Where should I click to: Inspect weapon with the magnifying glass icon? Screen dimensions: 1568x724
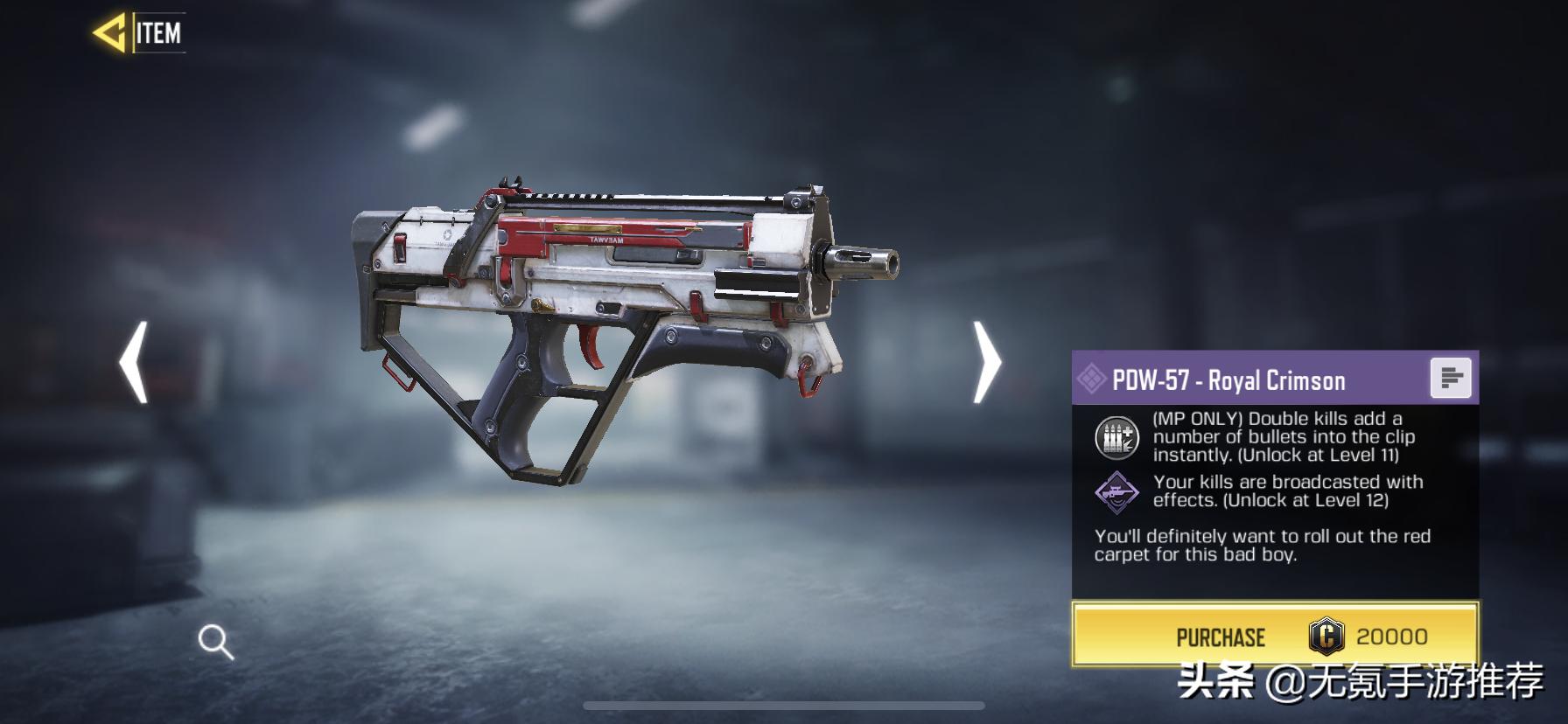[x=215, y=643]
